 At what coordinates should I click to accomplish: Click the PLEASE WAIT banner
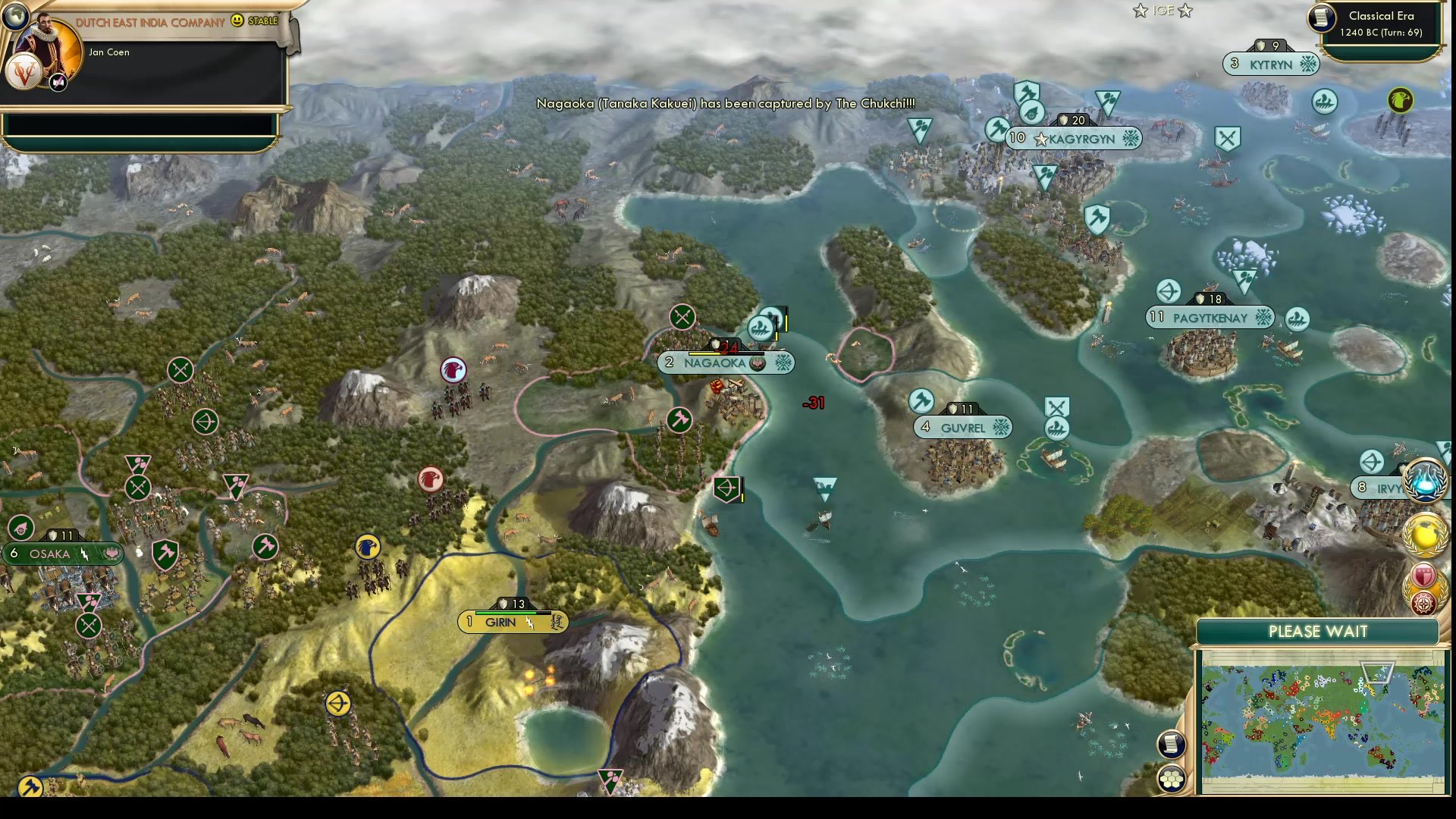pos(1317,631)
